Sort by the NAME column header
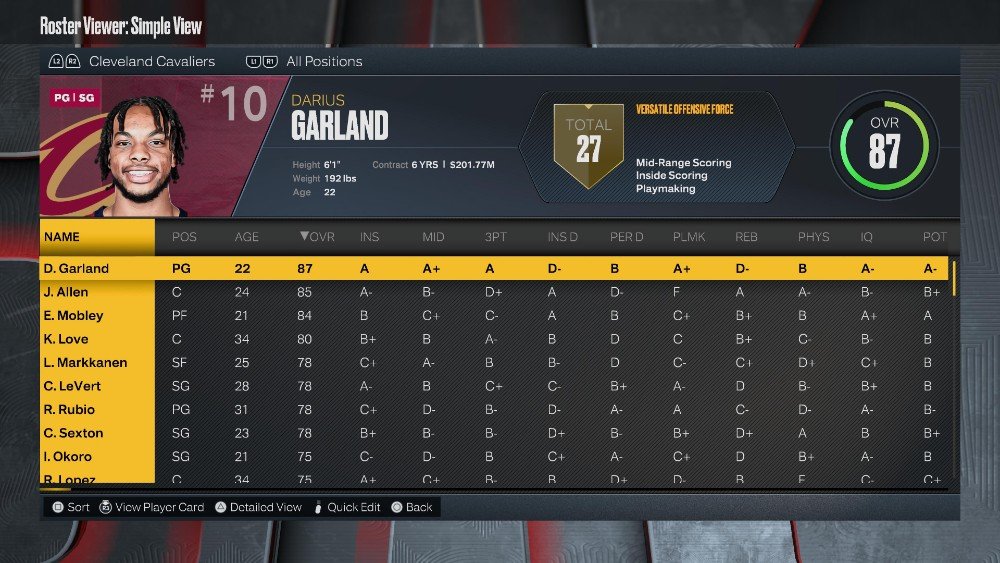 tap(62, 237)
